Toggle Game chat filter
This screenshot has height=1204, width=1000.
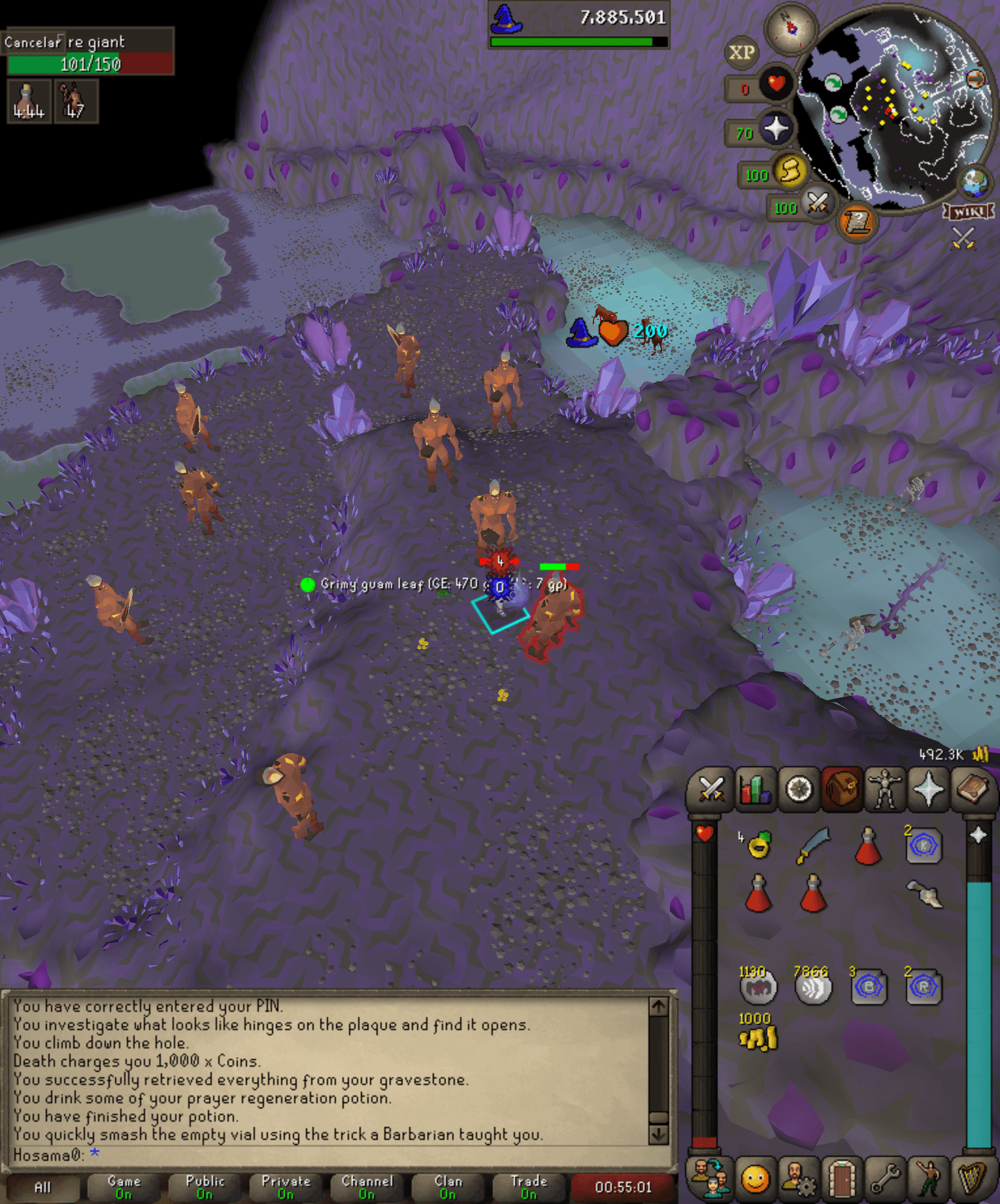coord(123,1185)
